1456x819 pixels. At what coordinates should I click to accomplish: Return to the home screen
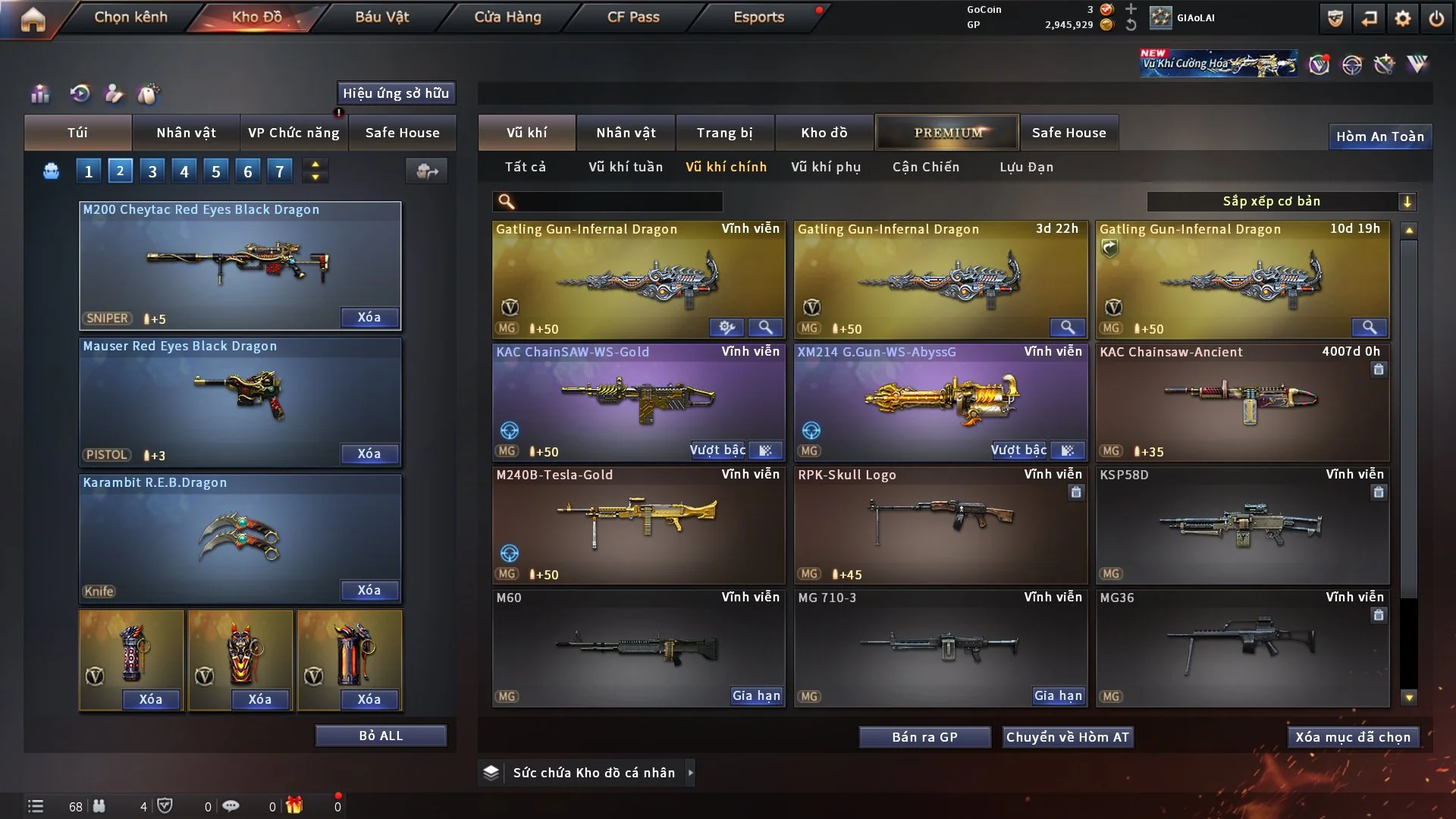[x=33, y=19]
